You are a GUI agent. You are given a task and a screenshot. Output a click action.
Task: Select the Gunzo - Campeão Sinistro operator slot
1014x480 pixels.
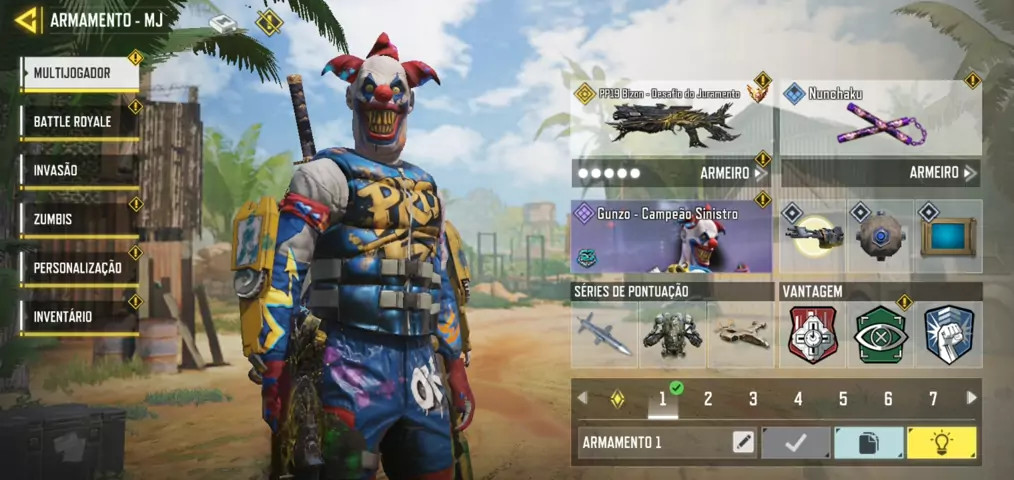[x=671, y=237]
